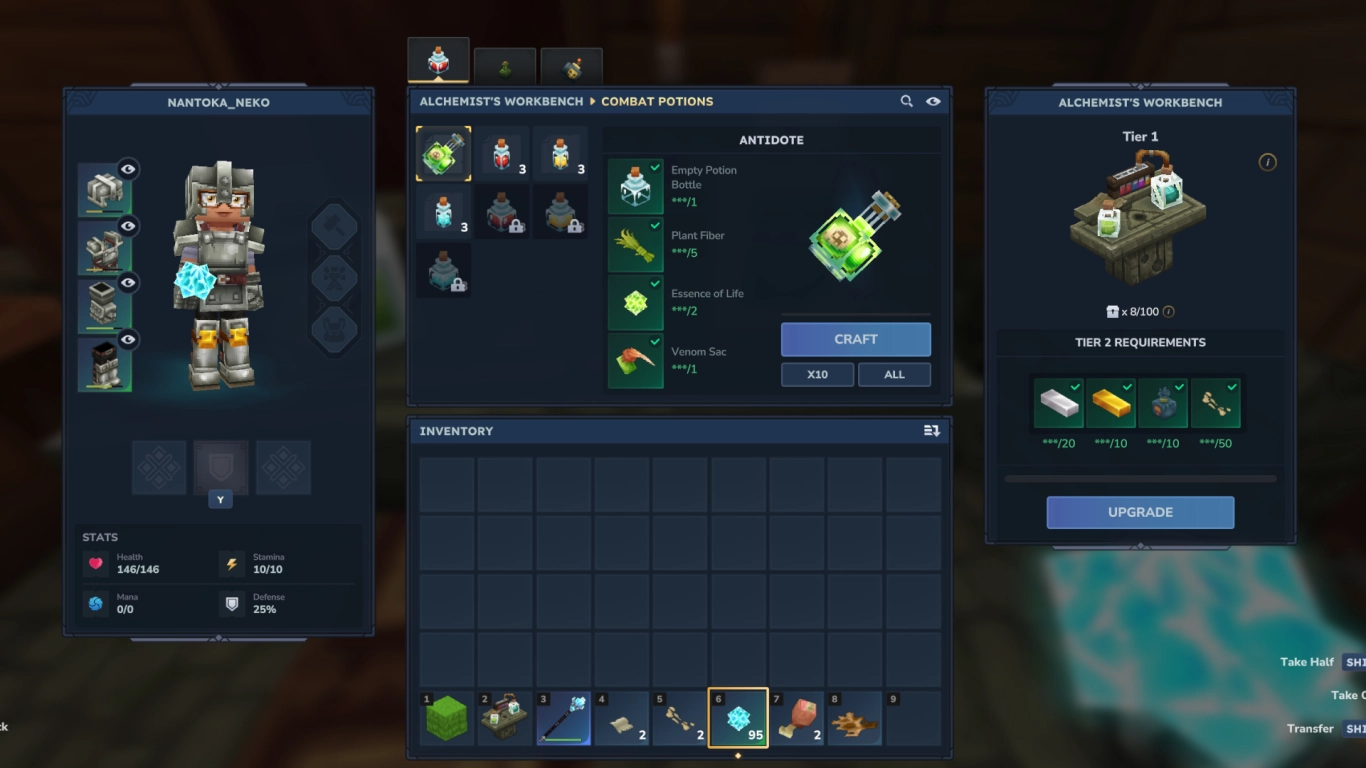The image size is (1366, 768).
Task: Select the red potion recipe with 3 ingredients
Action: (503, 152)
